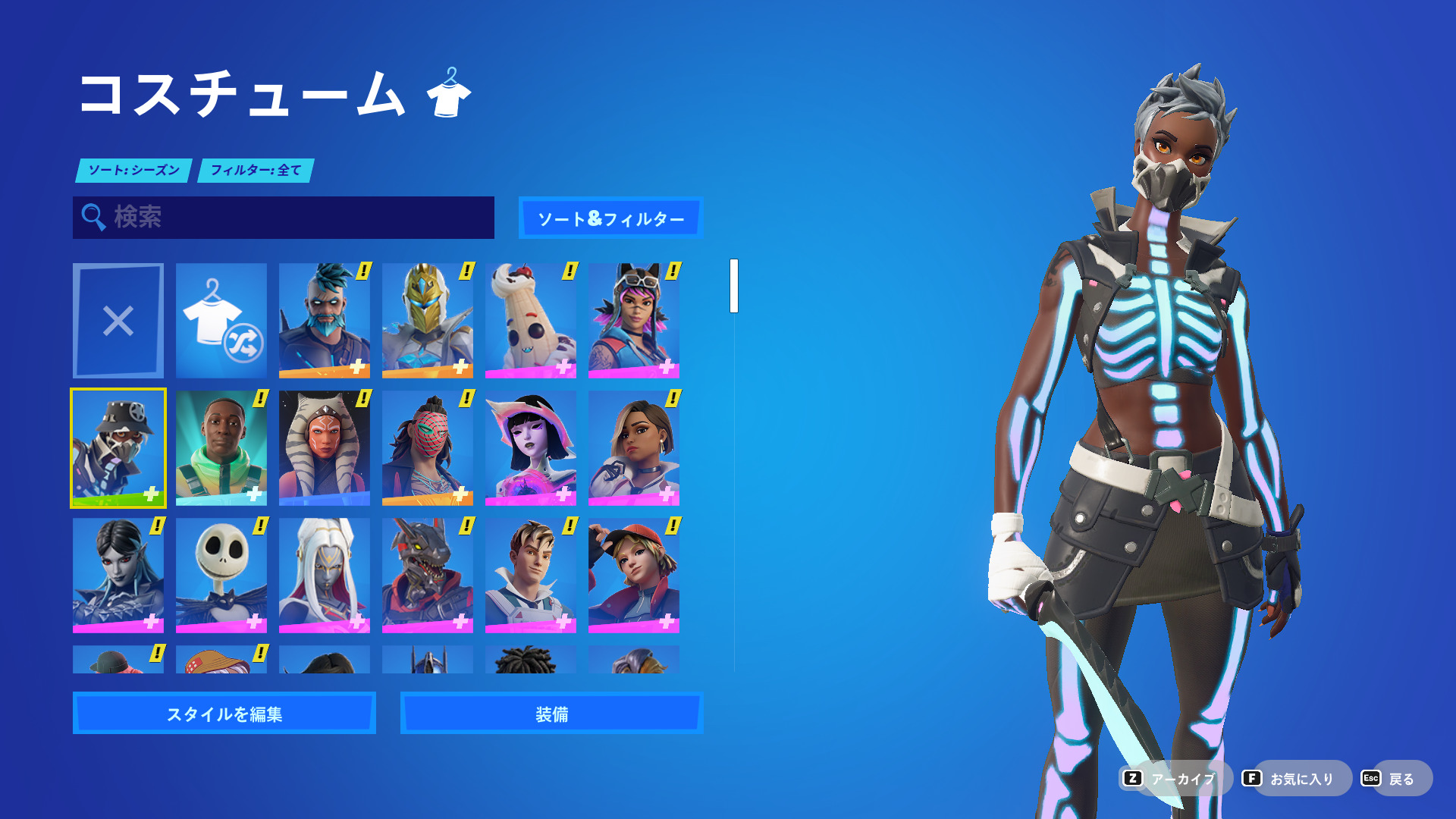
Task: Click the yellow ! badge on Jack Skellington costume
Action: click(261, 525)
